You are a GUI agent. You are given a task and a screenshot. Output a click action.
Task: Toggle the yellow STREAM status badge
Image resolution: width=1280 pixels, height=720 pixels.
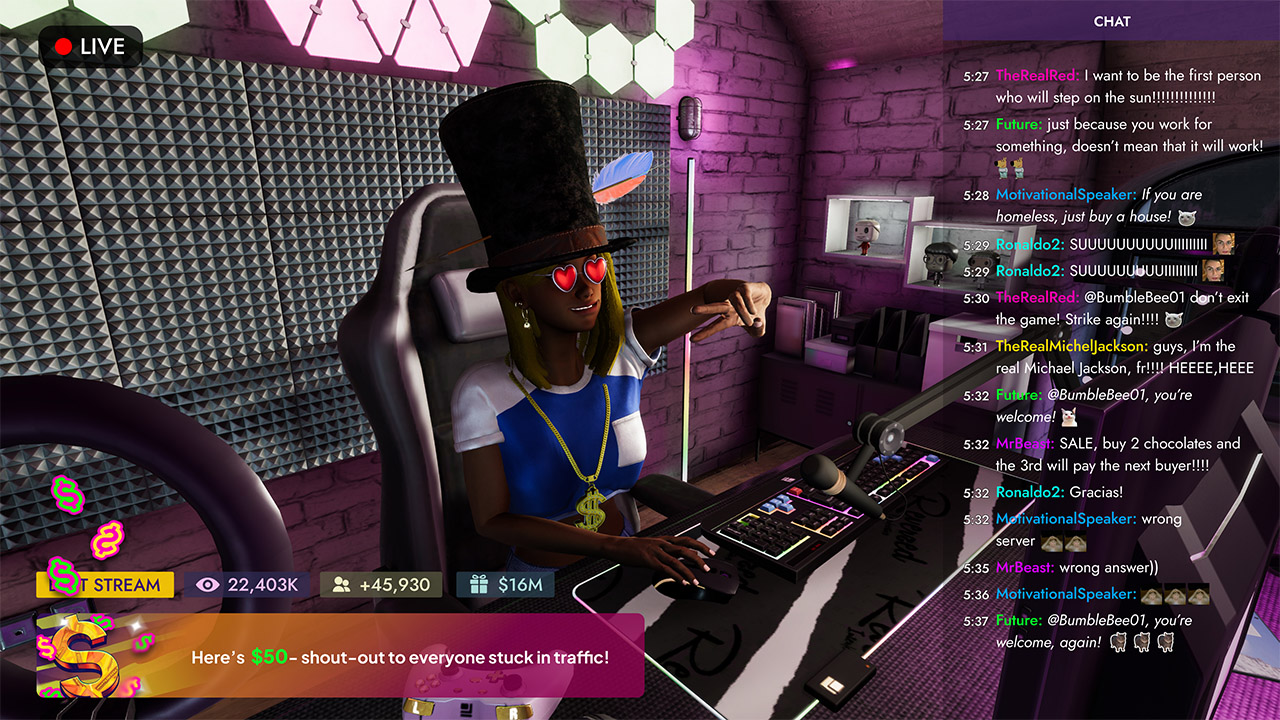(103, 583)
